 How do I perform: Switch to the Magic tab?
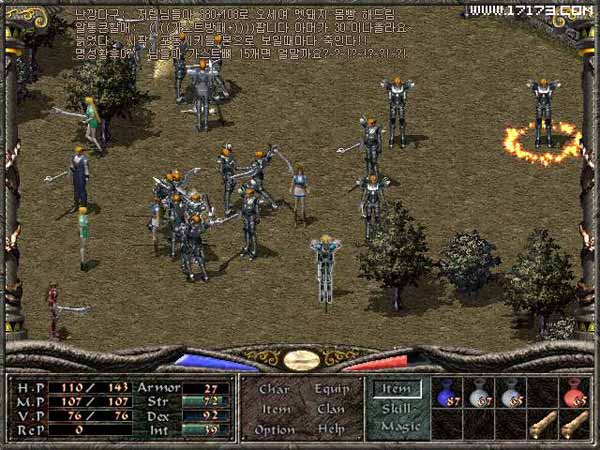(x=399, y=427)
